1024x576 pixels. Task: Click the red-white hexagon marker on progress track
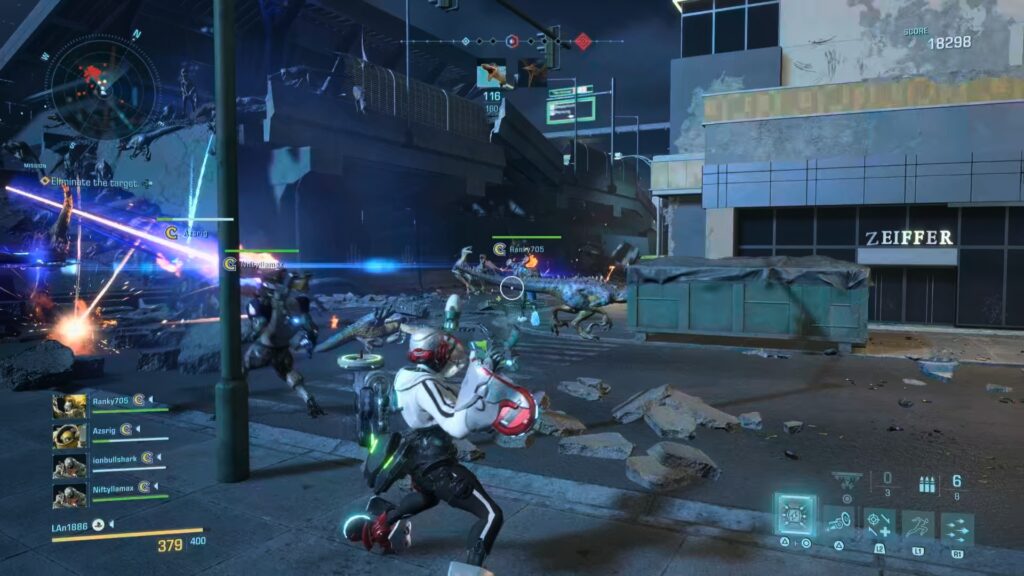(512, 41)
